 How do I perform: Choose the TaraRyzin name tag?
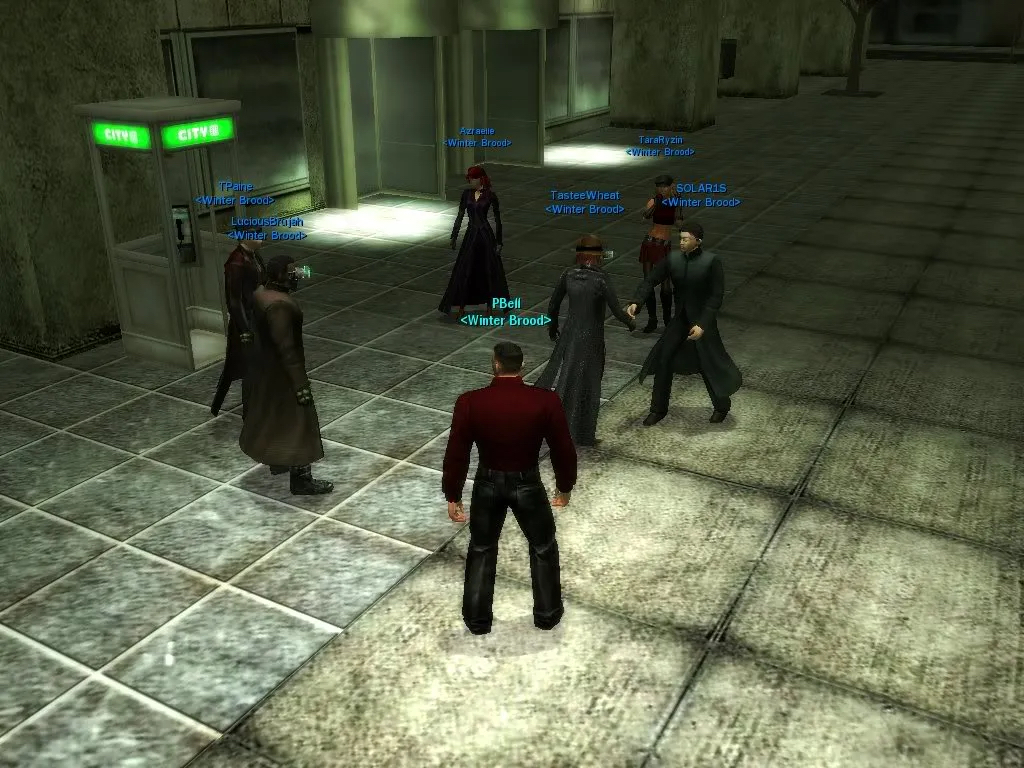(660, 141)
